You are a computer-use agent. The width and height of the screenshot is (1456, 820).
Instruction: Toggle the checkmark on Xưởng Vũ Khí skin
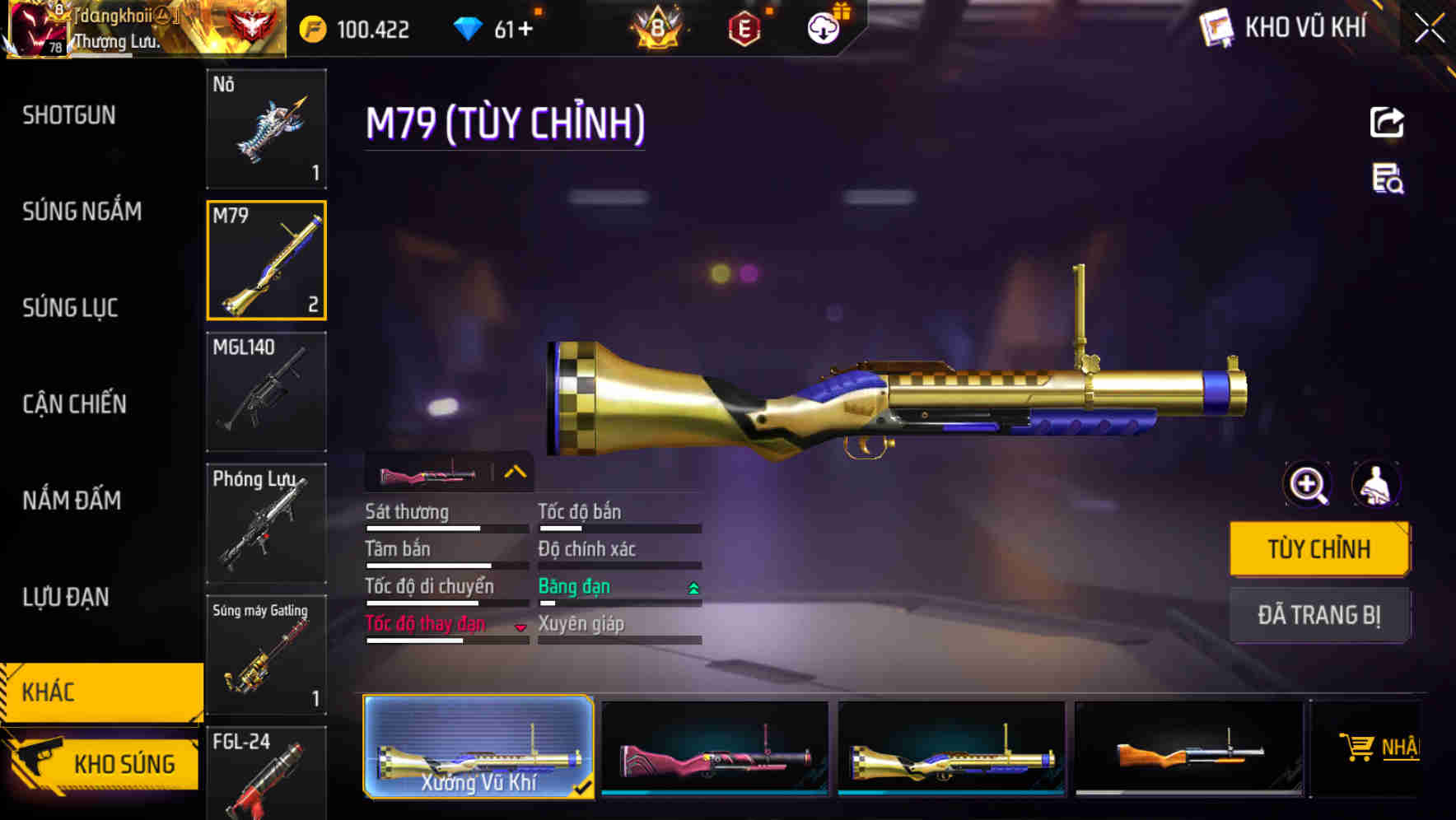[584, 787]
